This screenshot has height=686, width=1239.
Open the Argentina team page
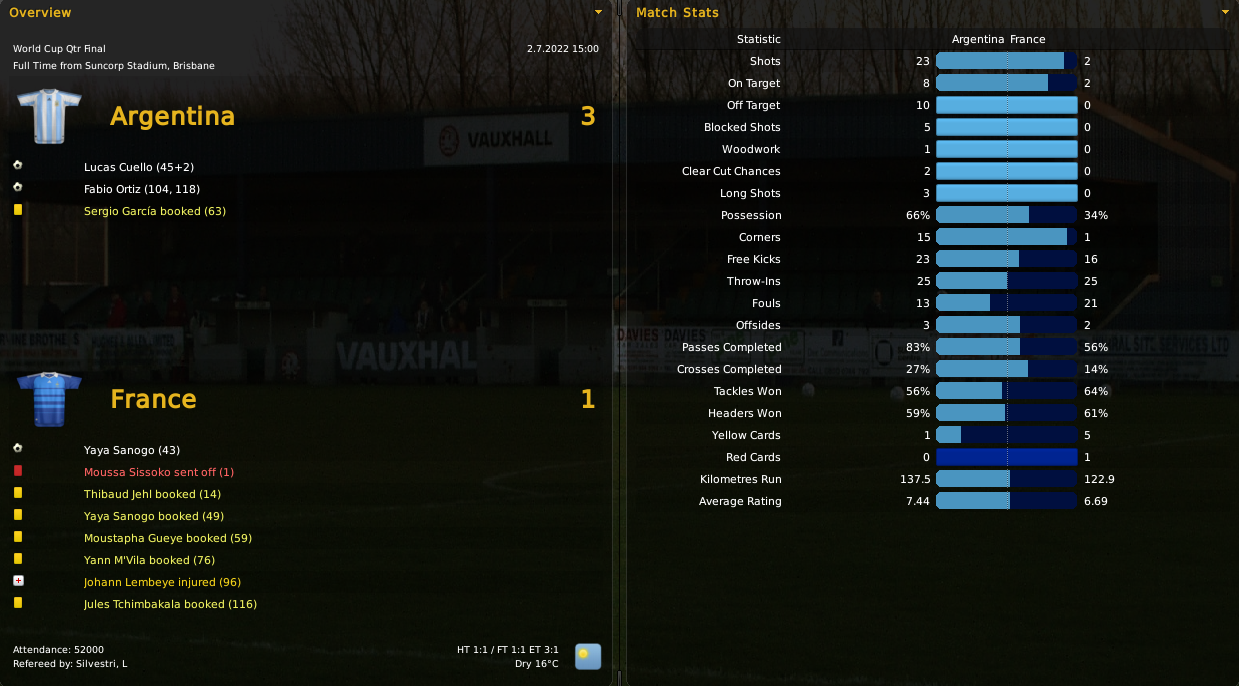(x=172, y=117)
